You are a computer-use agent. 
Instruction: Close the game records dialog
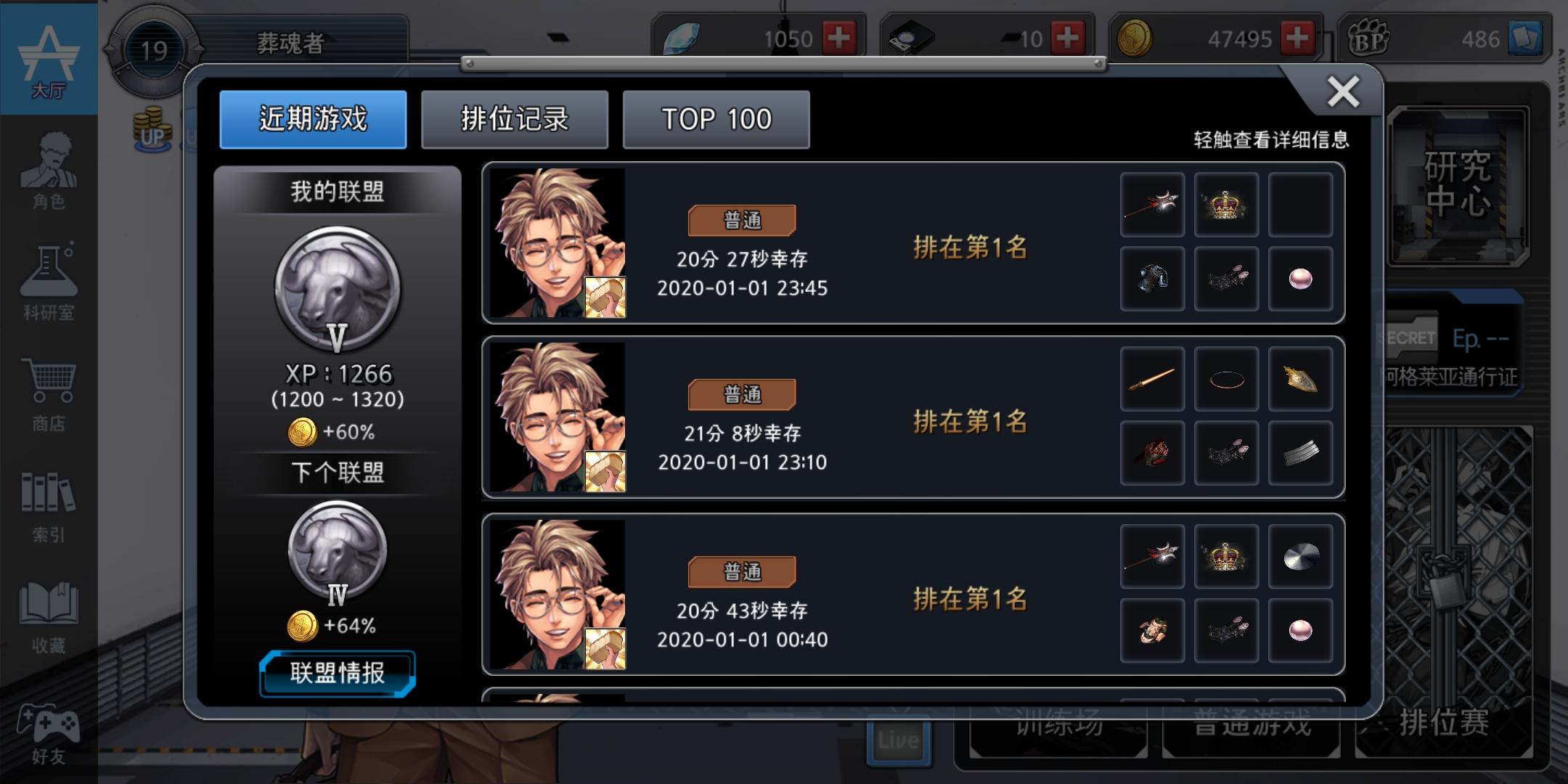pos(1344,93)
